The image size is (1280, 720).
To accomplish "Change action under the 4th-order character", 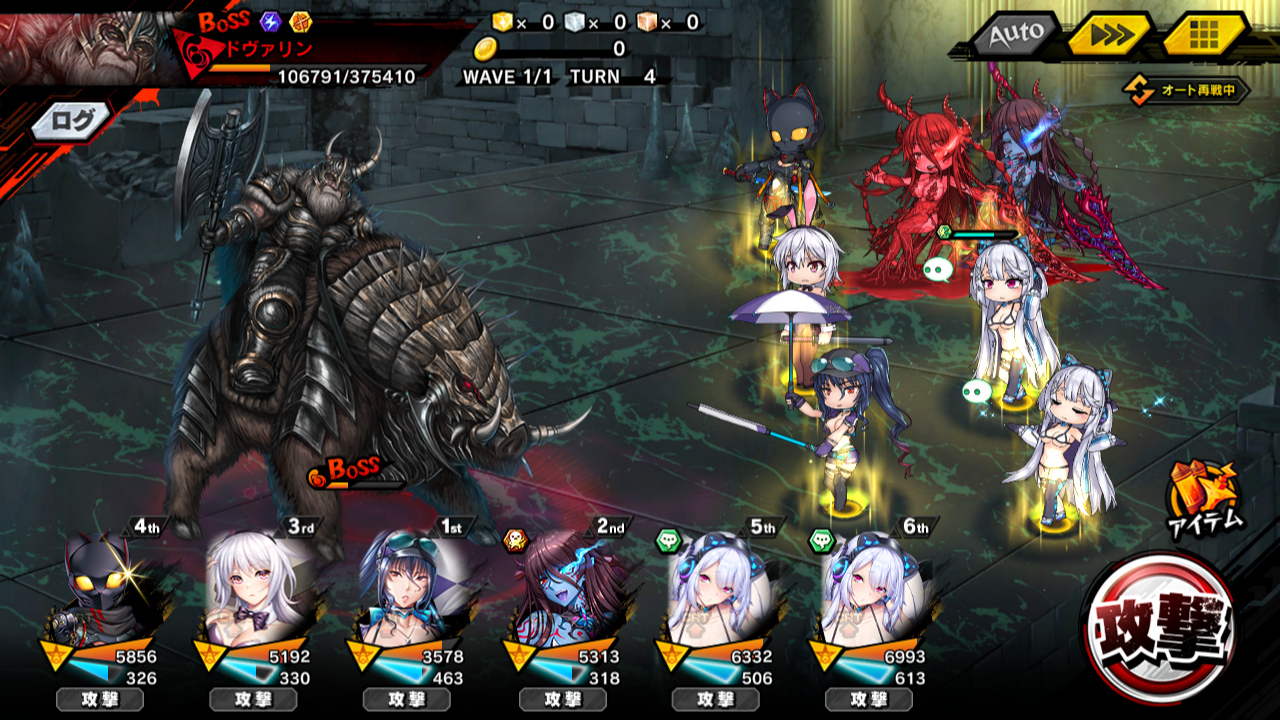I will 99,699.
